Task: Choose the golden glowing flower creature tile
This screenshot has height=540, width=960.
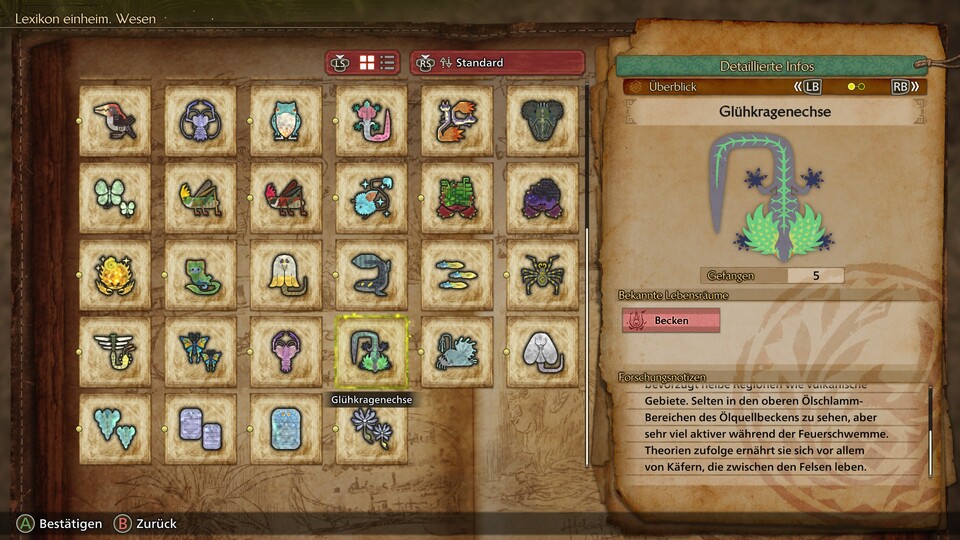Action: pos(115,274)
